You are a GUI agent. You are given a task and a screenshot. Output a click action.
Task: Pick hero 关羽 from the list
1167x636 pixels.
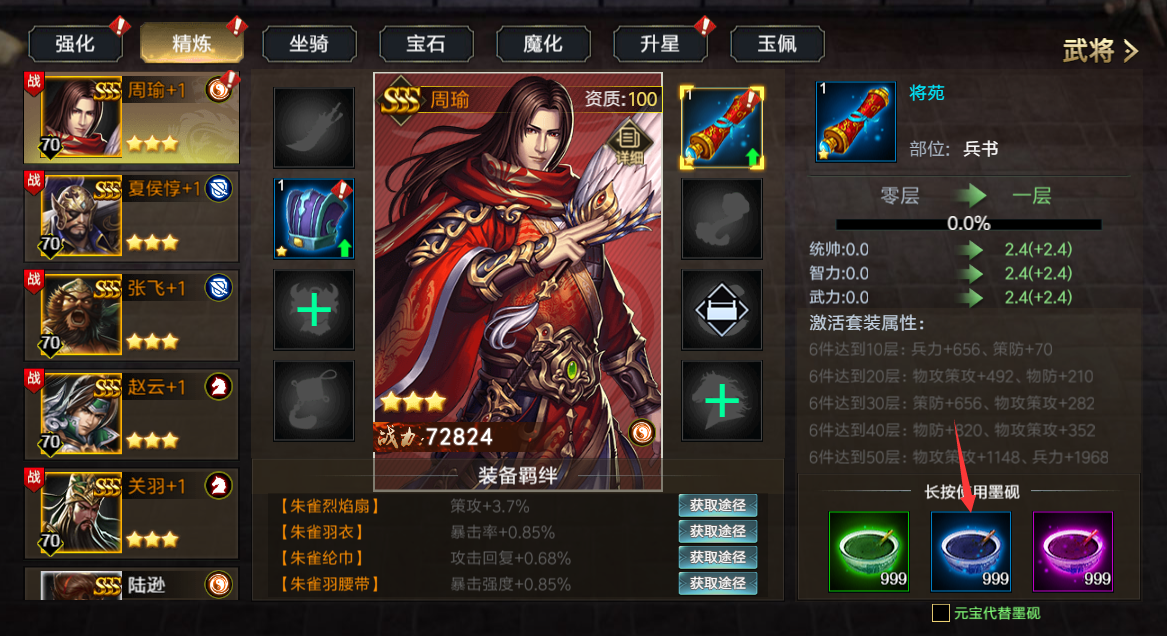coord(139,509)
